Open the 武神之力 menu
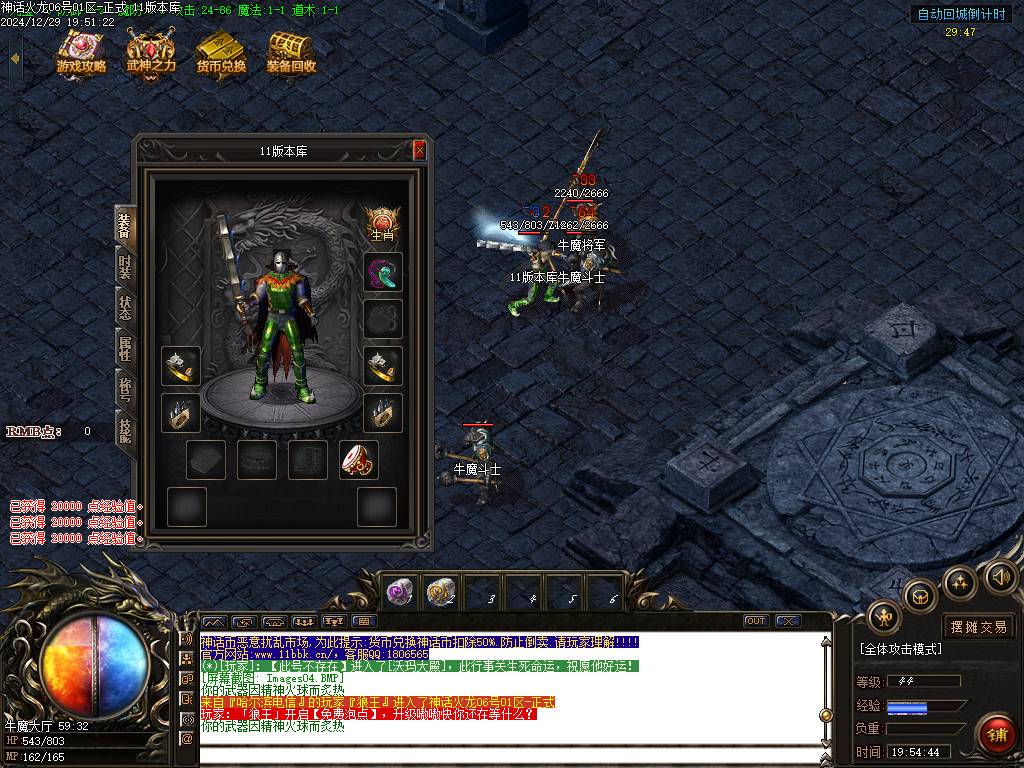Screen dimensions: 1024x768 (x=151, y=52)
